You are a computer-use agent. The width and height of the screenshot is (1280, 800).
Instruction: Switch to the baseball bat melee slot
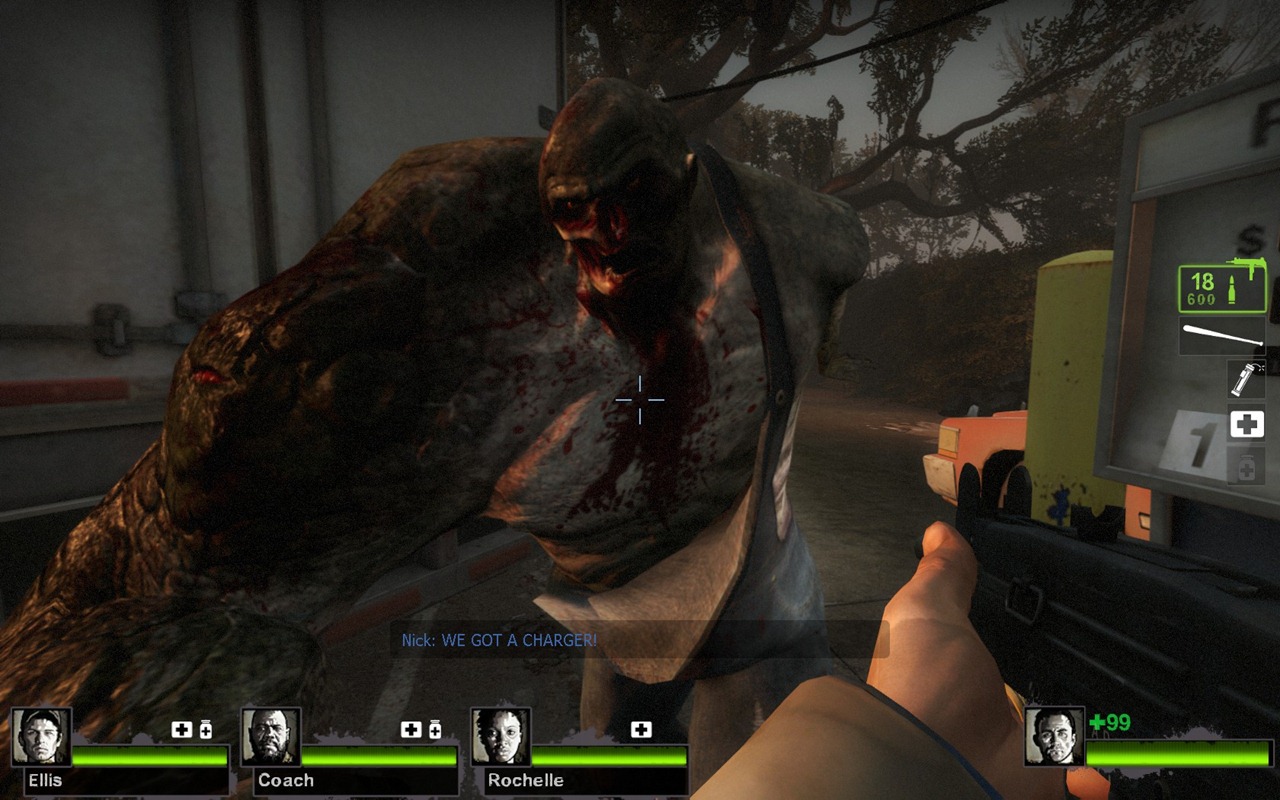[1222, 336]
